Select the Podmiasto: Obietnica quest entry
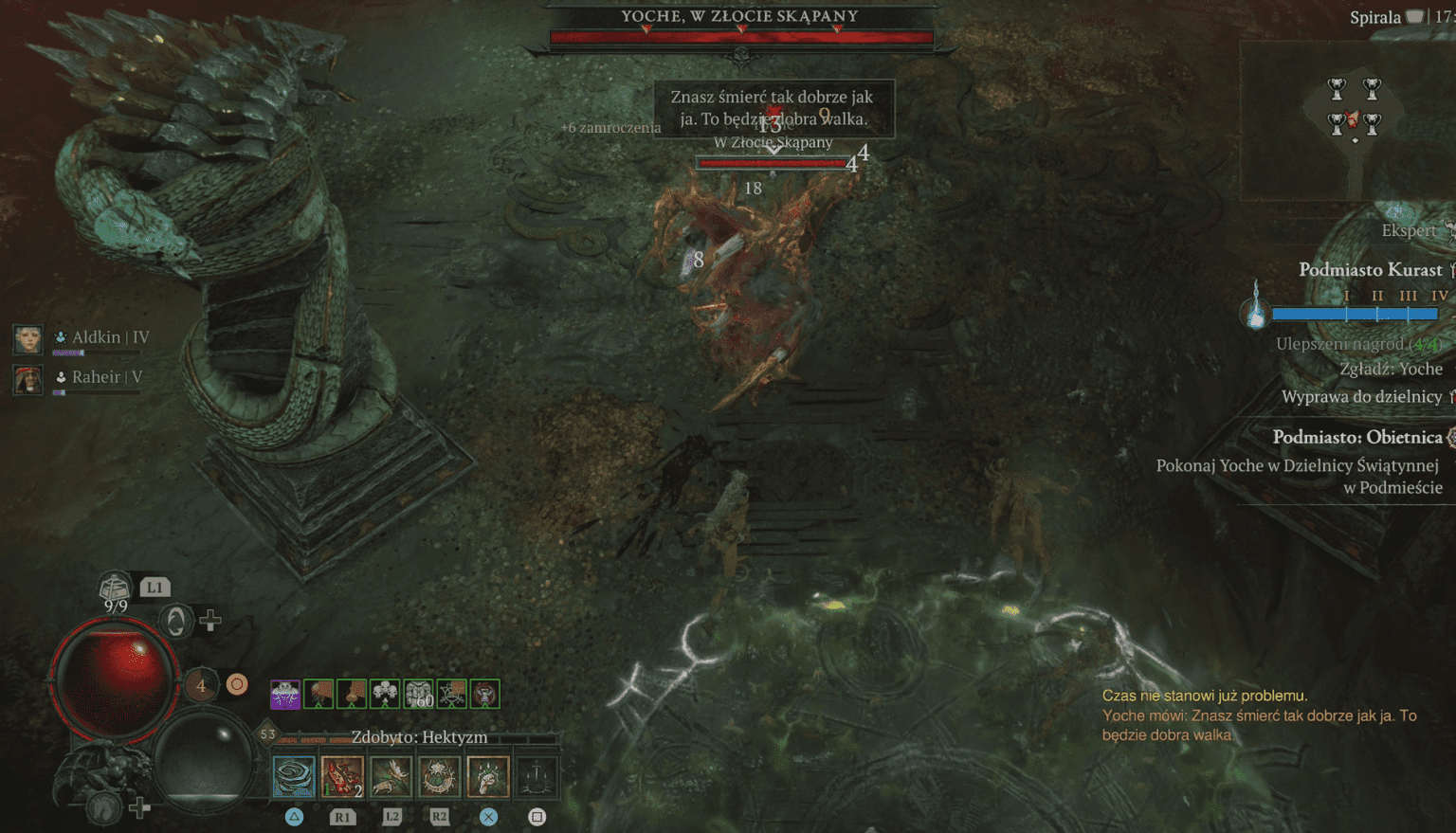Screen dimensions: 1456x833 1356,437
